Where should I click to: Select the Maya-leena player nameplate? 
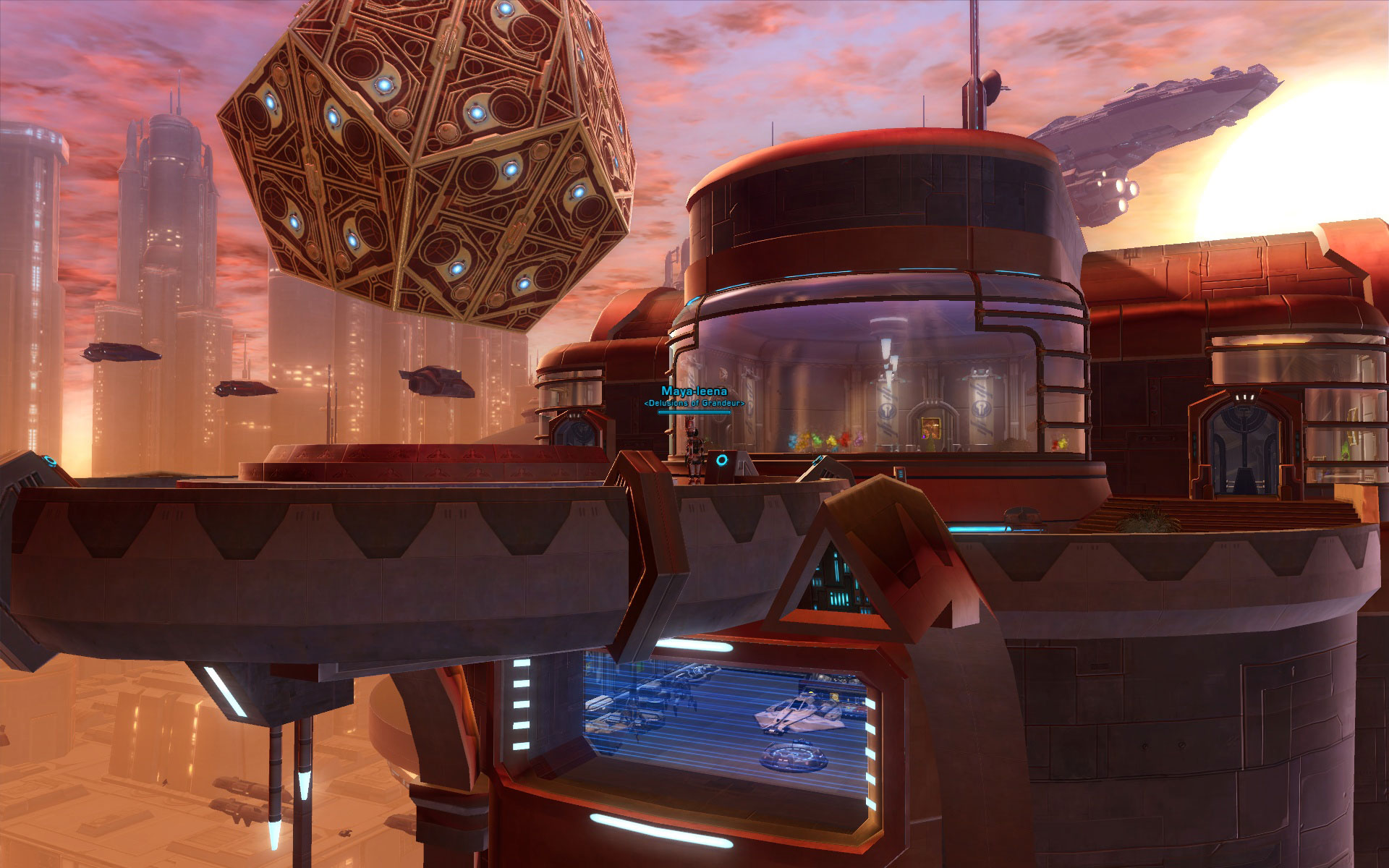point(694,391)
